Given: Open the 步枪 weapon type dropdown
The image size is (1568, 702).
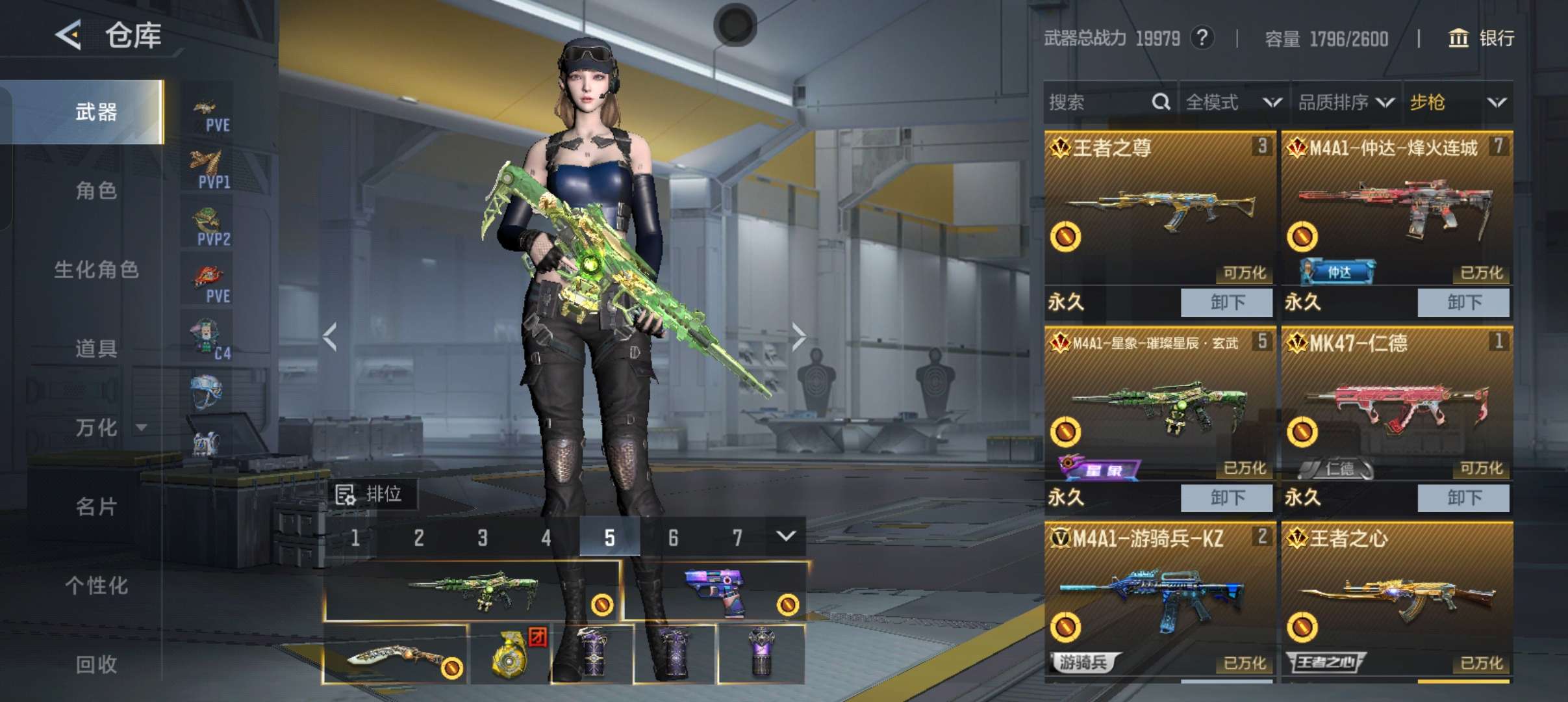Looking at the screenshot, I should (1458, 102).
